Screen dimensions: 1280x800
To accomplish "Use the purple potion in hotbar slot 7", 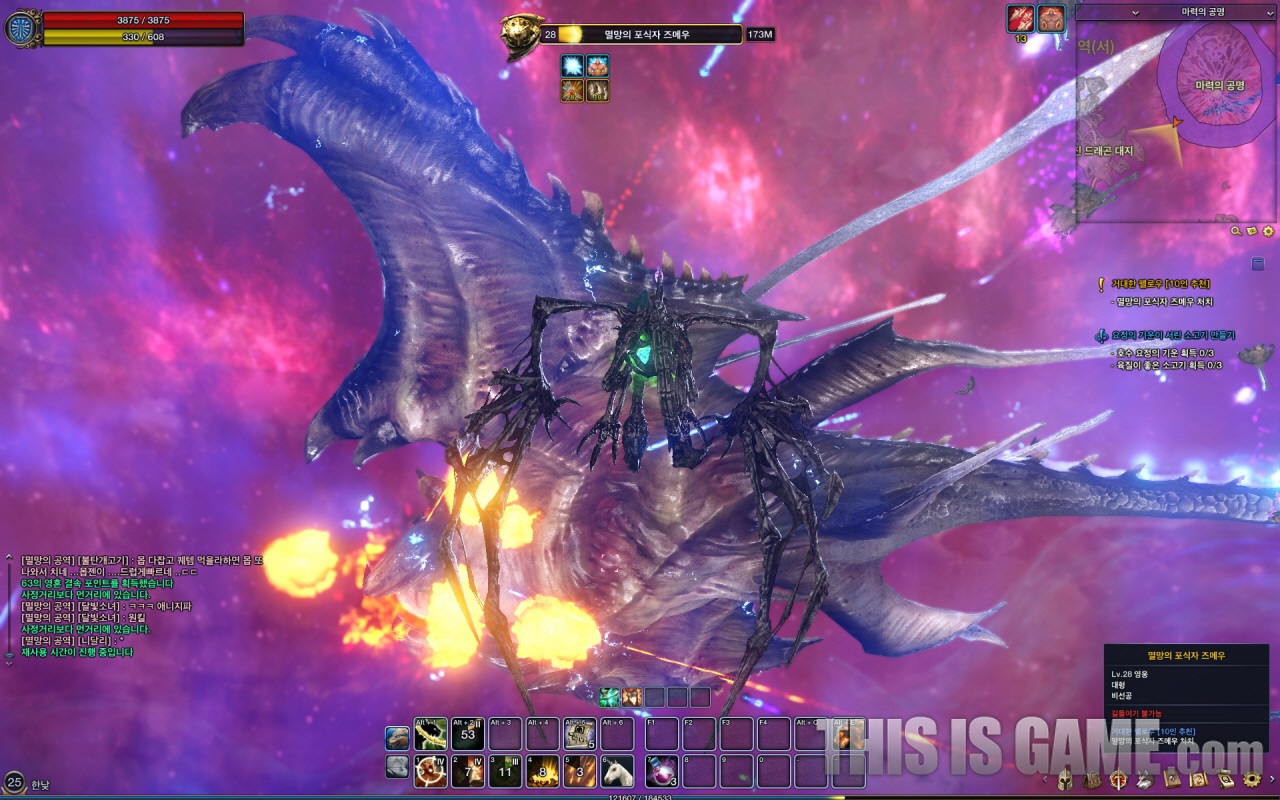I will [x=661, y=771].
